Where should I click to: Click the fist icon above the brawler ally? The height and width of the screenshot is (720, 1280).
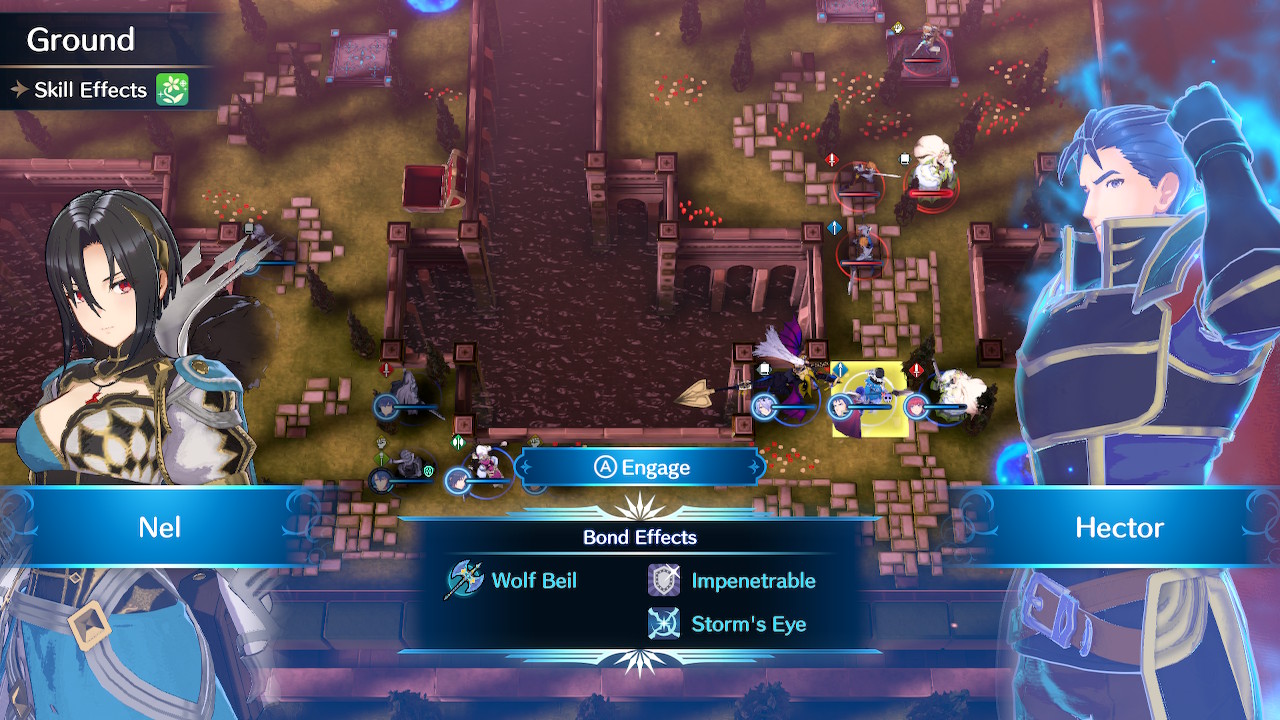click(x=381, y=442)
